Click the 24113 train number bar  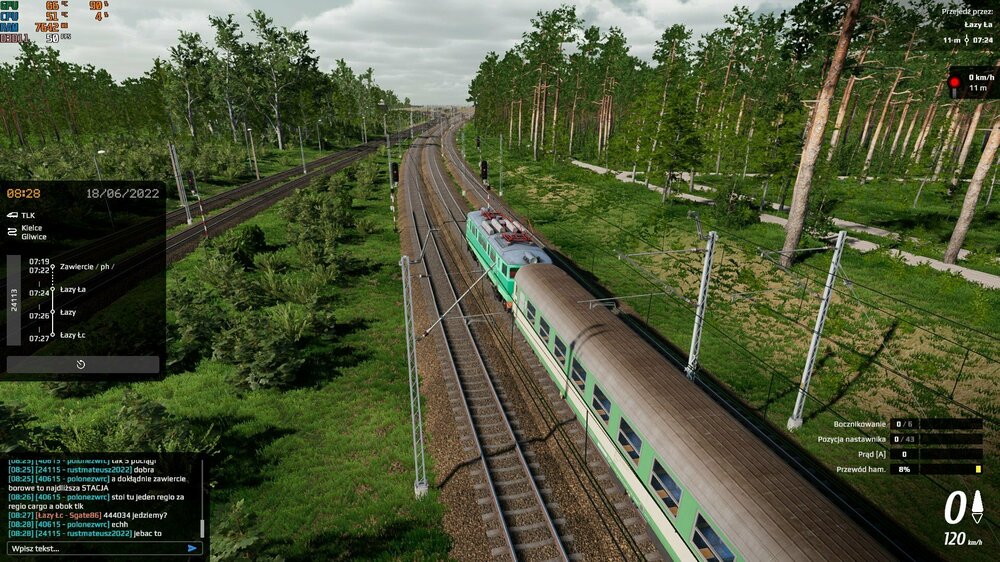coord(13,301)
